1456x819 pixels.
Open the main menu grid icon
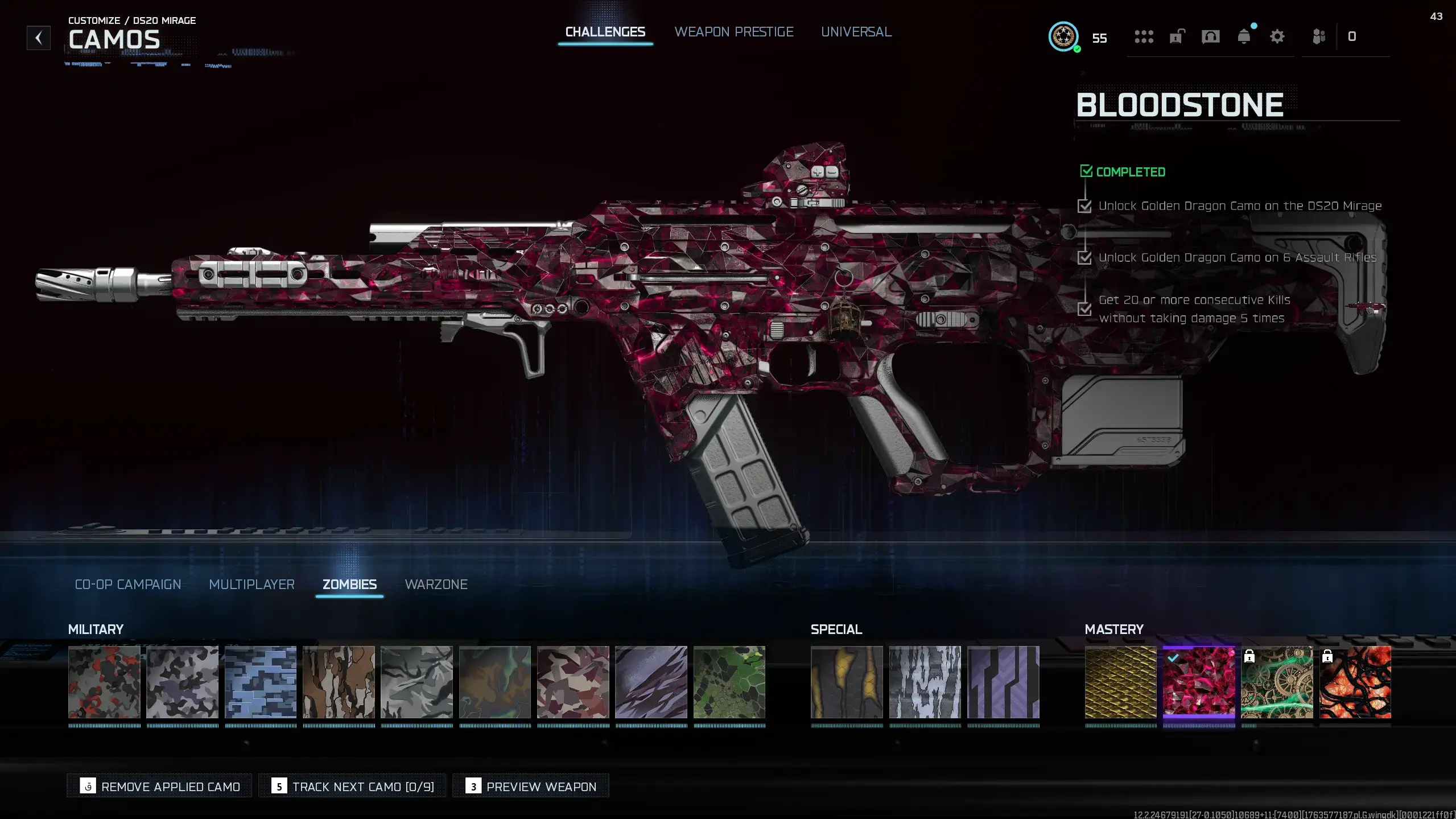(x=1144, y=36)
